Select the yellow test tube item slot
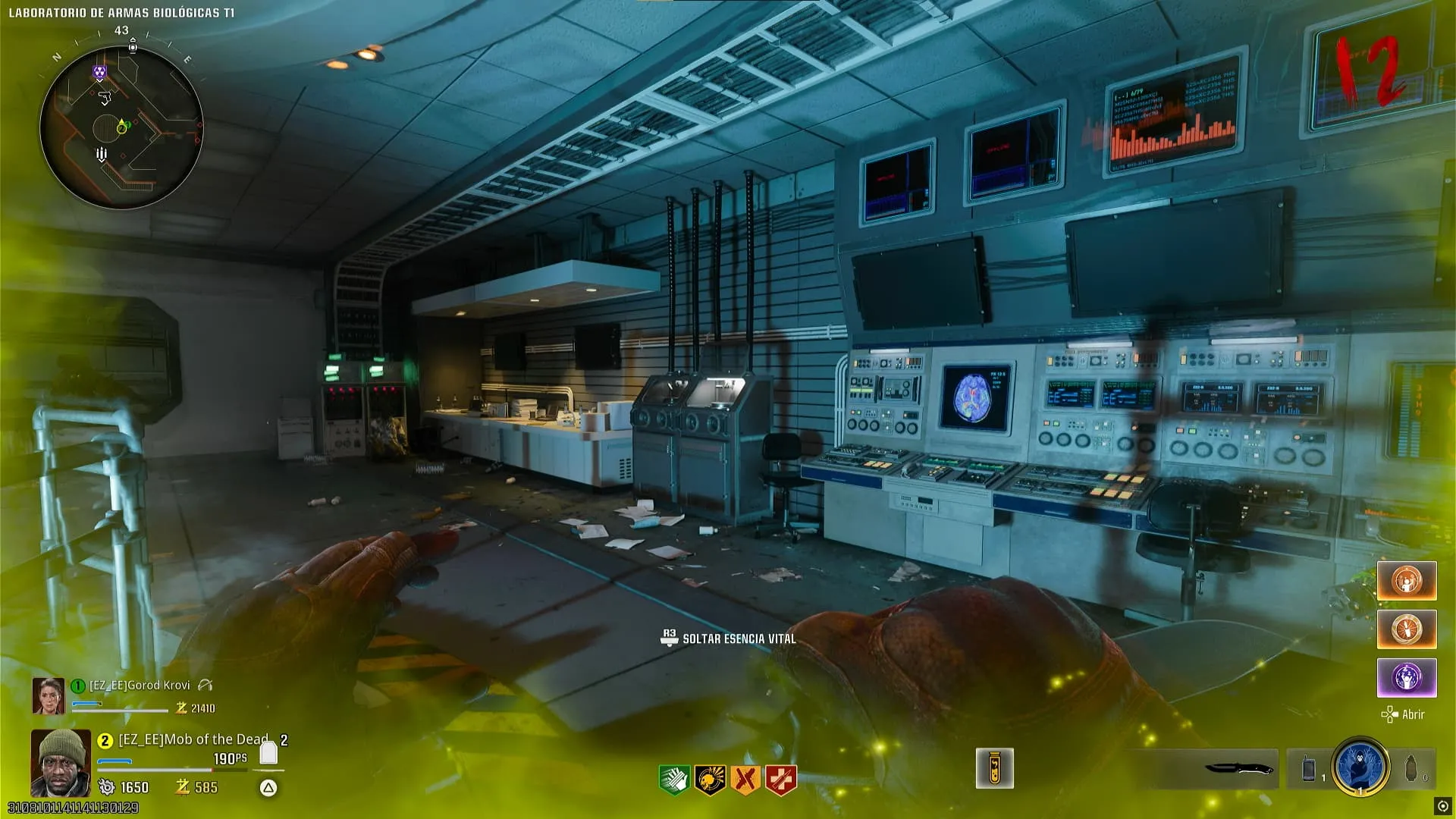This screenshot has width=1456, height=819. [994, 768]
